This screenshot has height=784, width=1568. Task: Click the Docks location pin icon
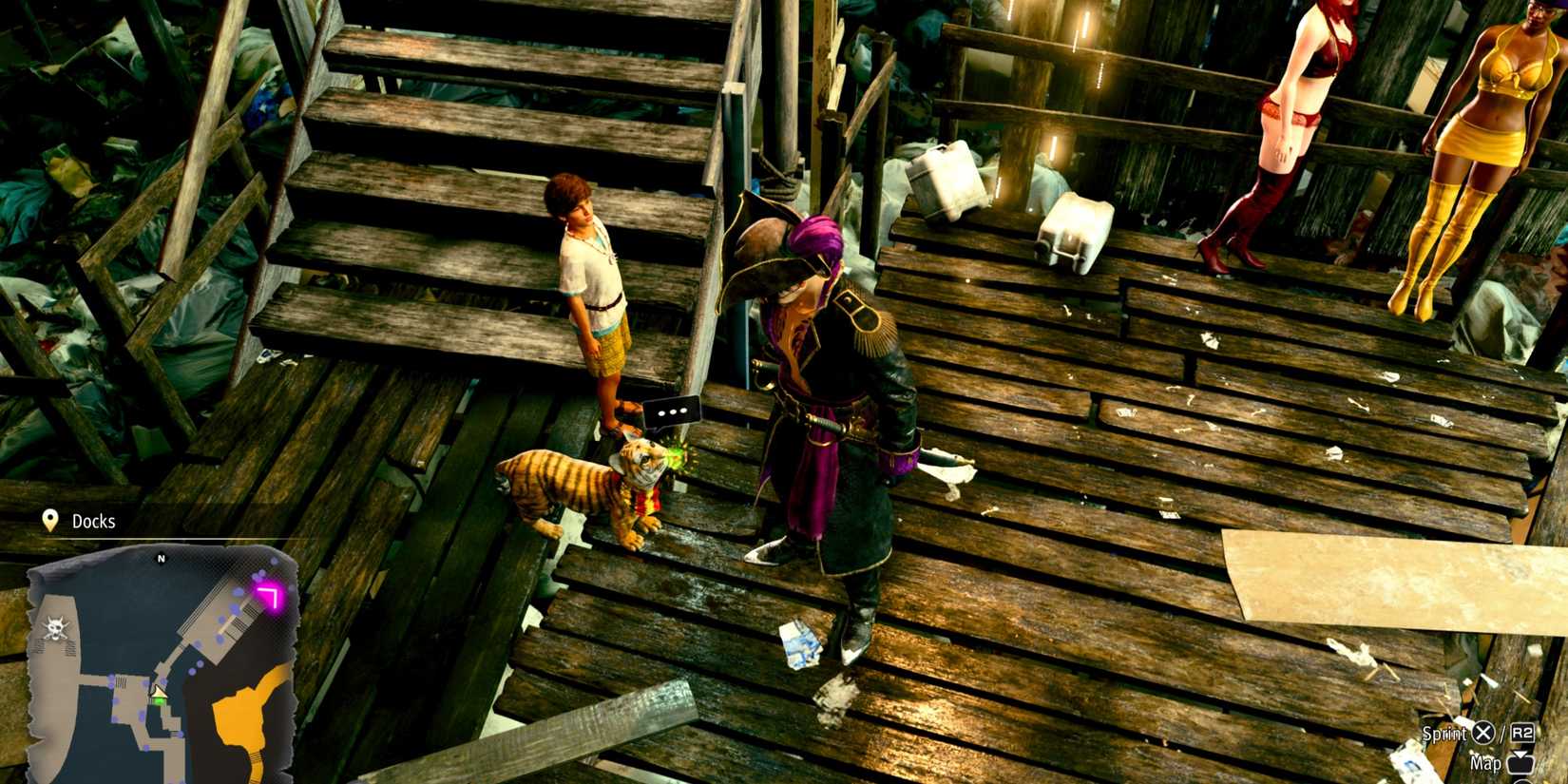(49, 520)
